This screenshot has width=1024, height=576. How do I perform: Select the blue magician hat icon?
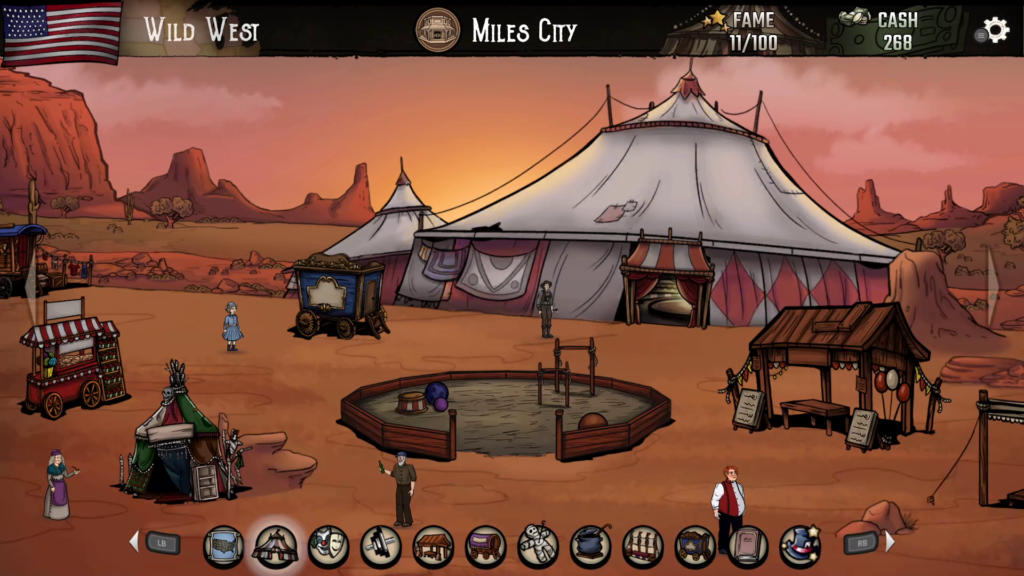(x=800, y=546)
